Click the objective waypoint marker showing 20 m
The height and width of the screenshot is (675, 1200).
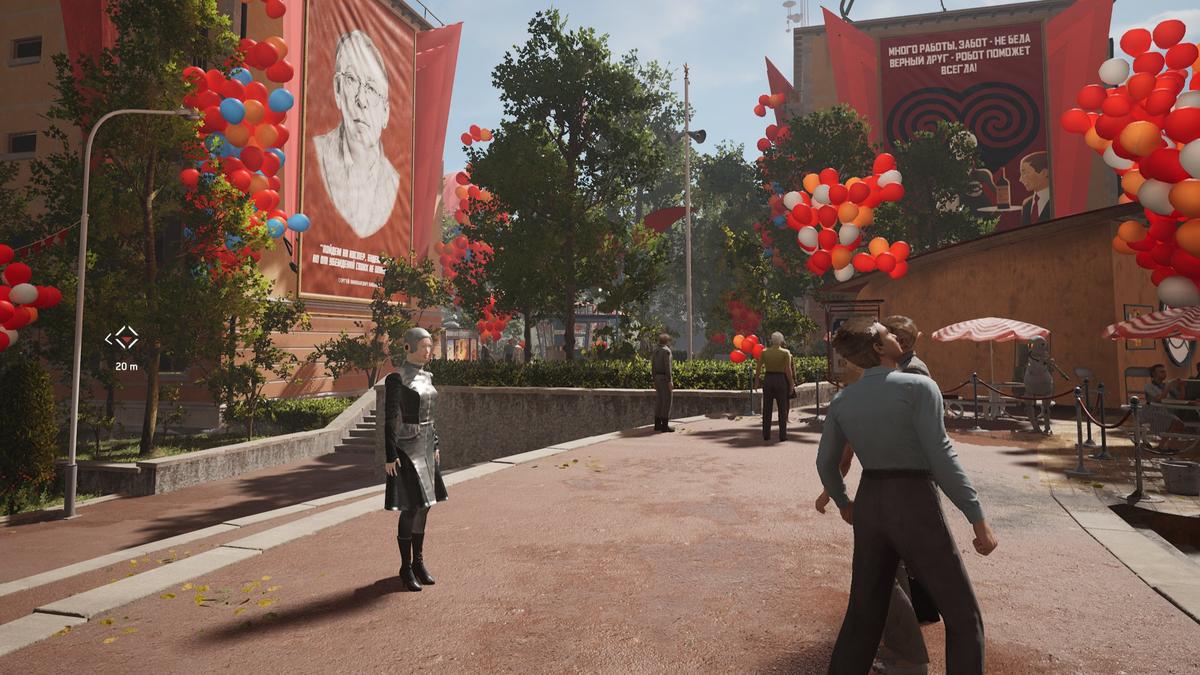tap(122, 338)
